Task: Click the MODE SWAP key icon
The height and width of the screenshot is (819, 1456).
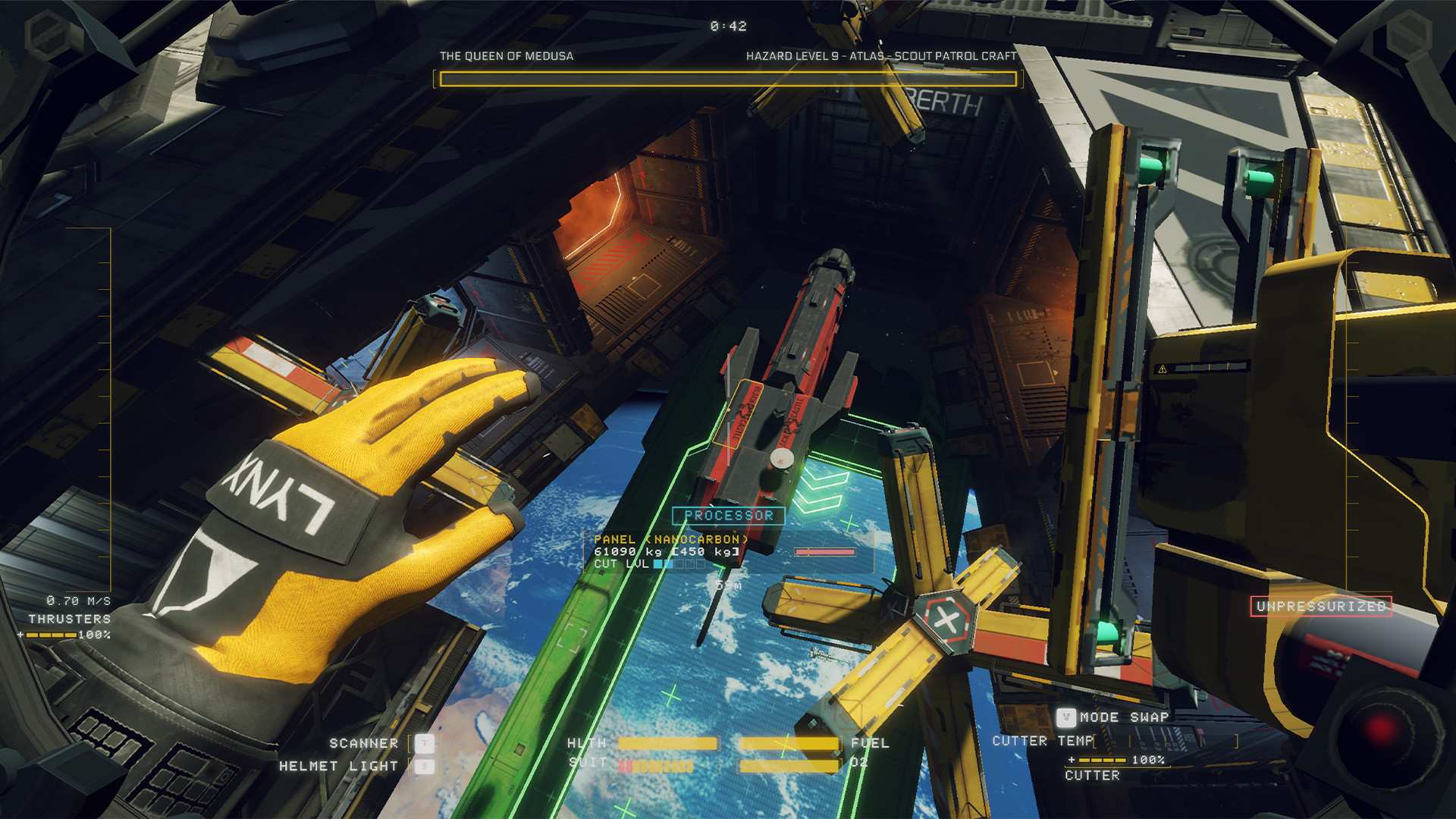Action: click(x=1068, y=717)
